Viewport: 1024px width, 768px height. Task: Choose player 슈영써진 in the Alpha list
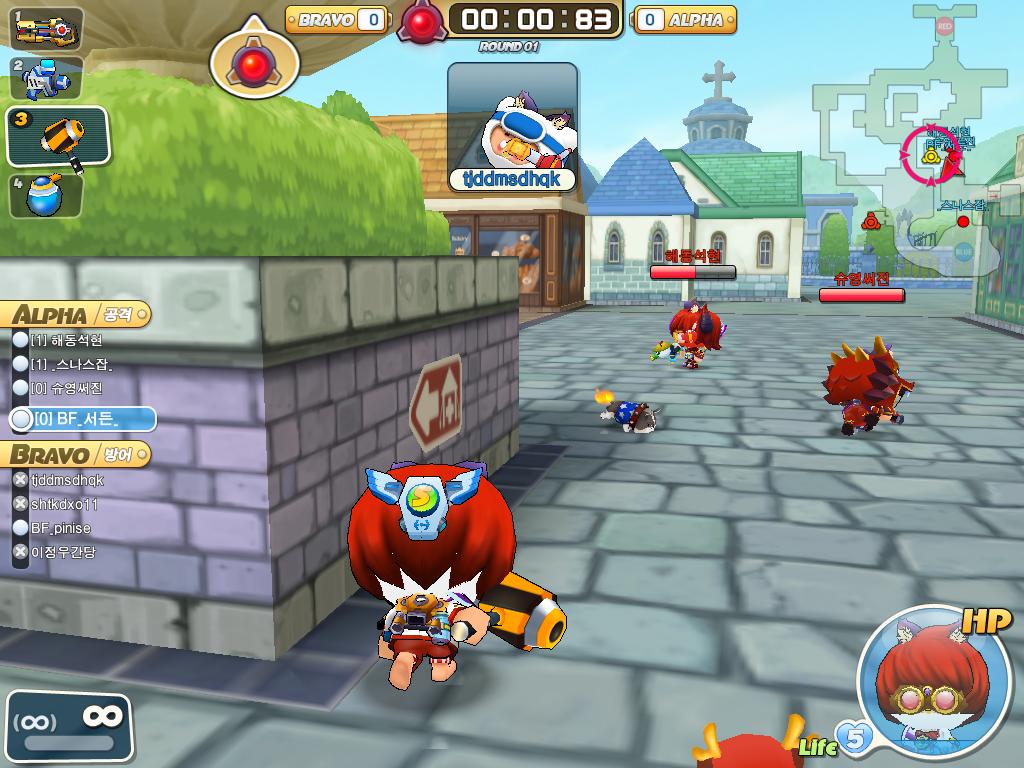click(x=68, y=388)
